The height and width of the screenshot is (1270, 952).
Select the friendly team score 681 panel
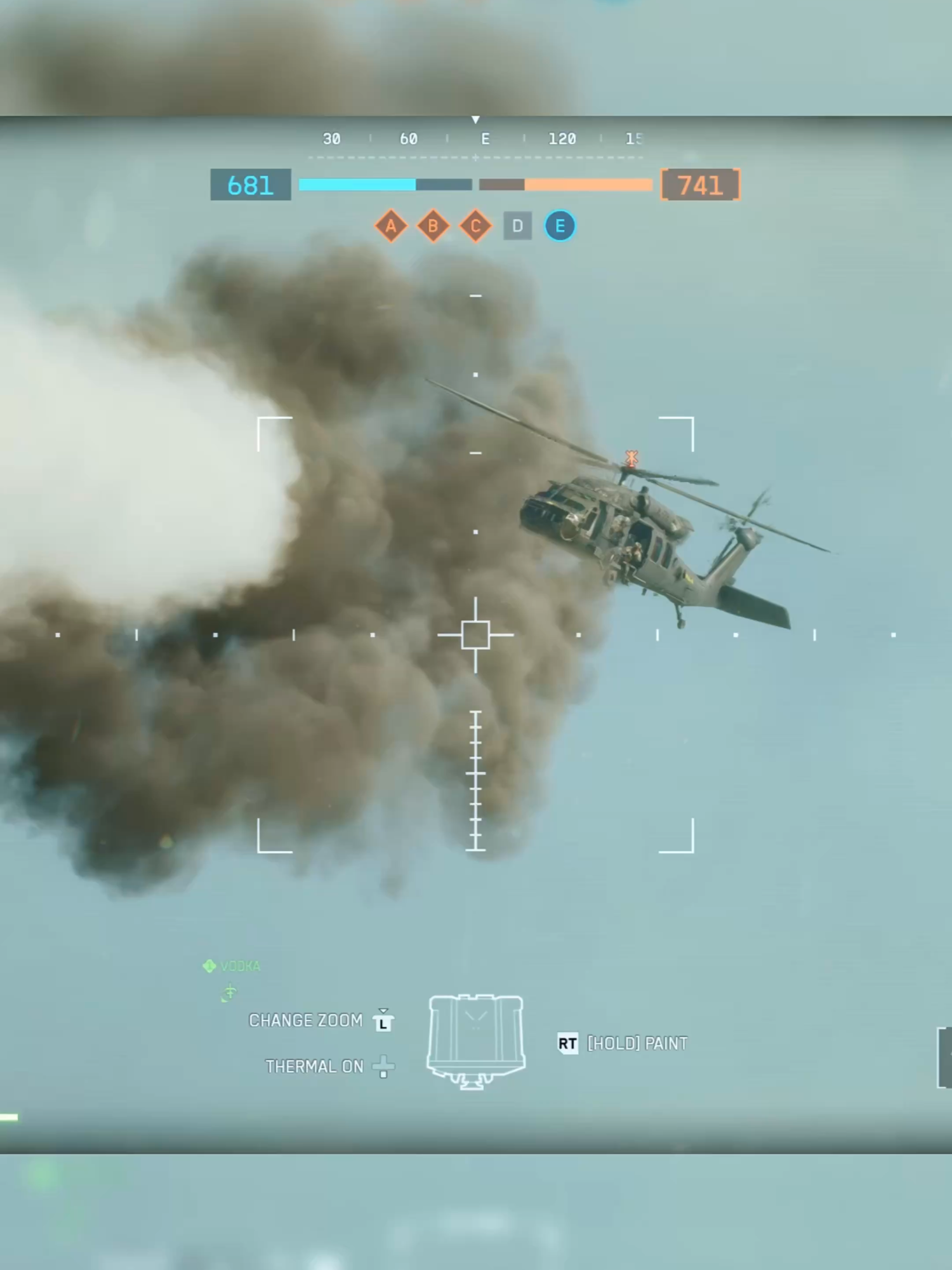pyautogui.click(x=250, y=185)
